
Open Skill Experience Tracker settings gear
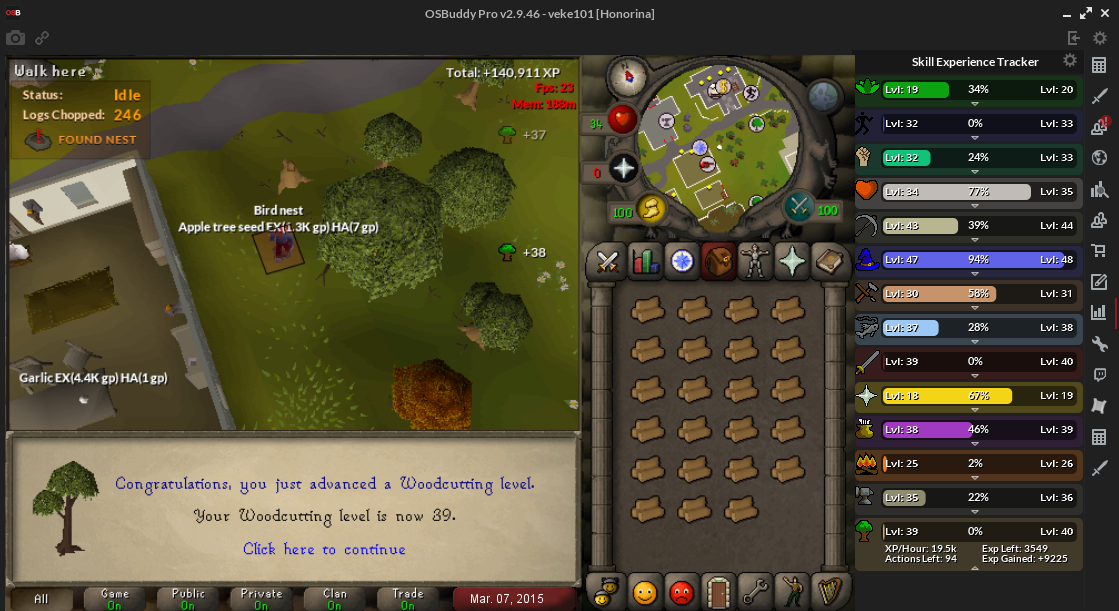pos(1070,61)
